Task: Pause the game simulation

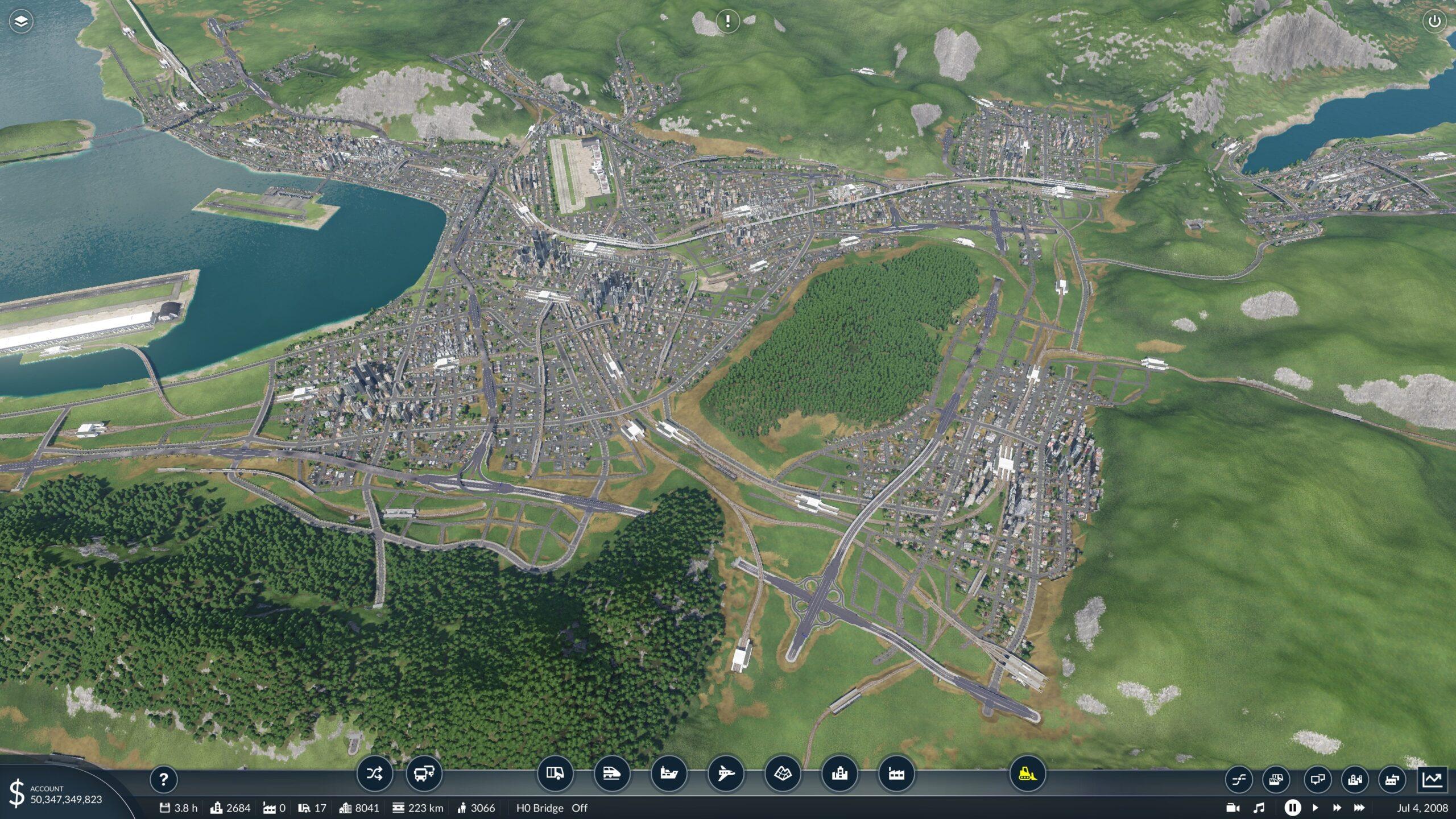Action: click(1292, 808)
